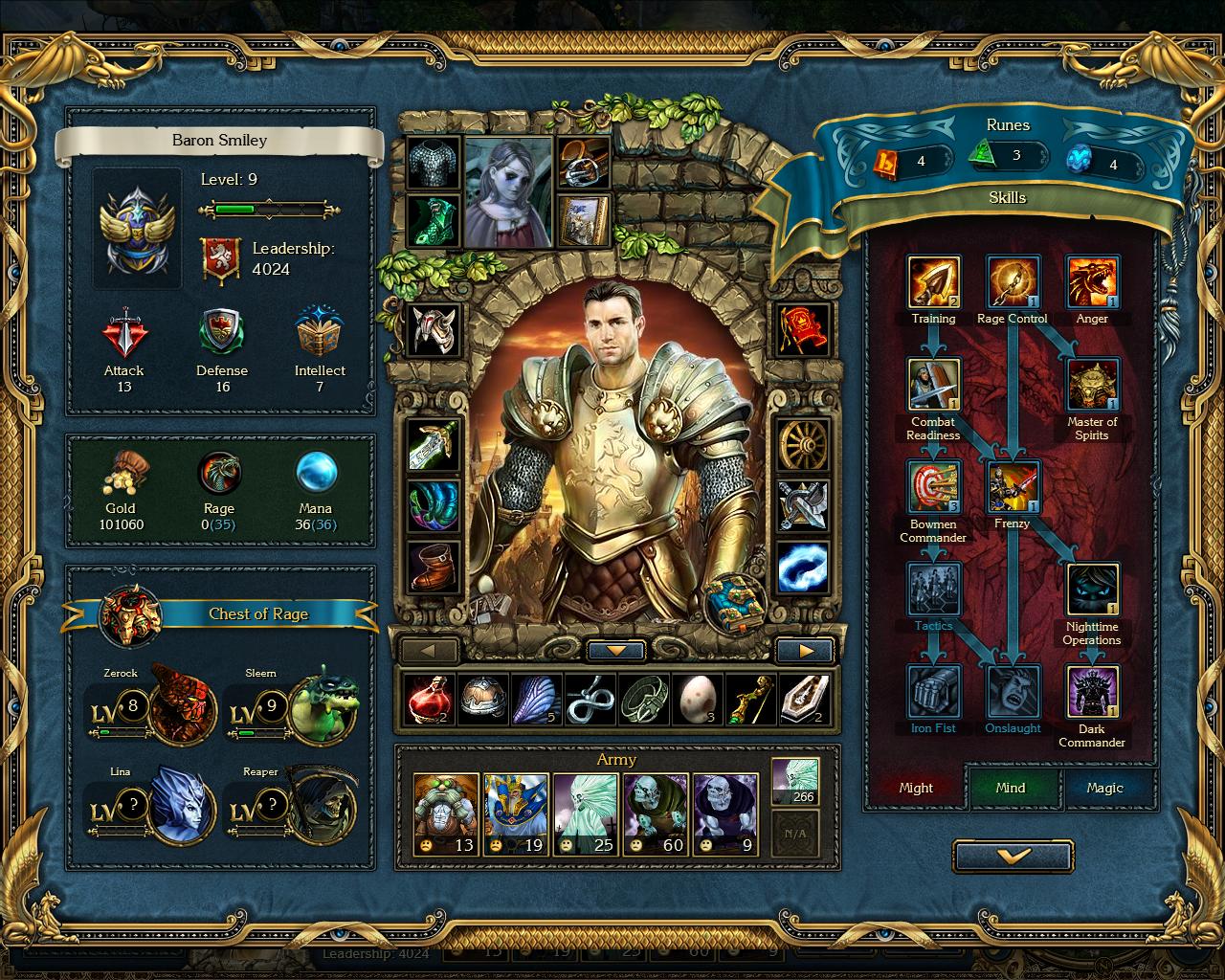The width and height of the screenshot is (1225, 980).
Task: Click the Anger skill icon
Action: click(1092, 282)
